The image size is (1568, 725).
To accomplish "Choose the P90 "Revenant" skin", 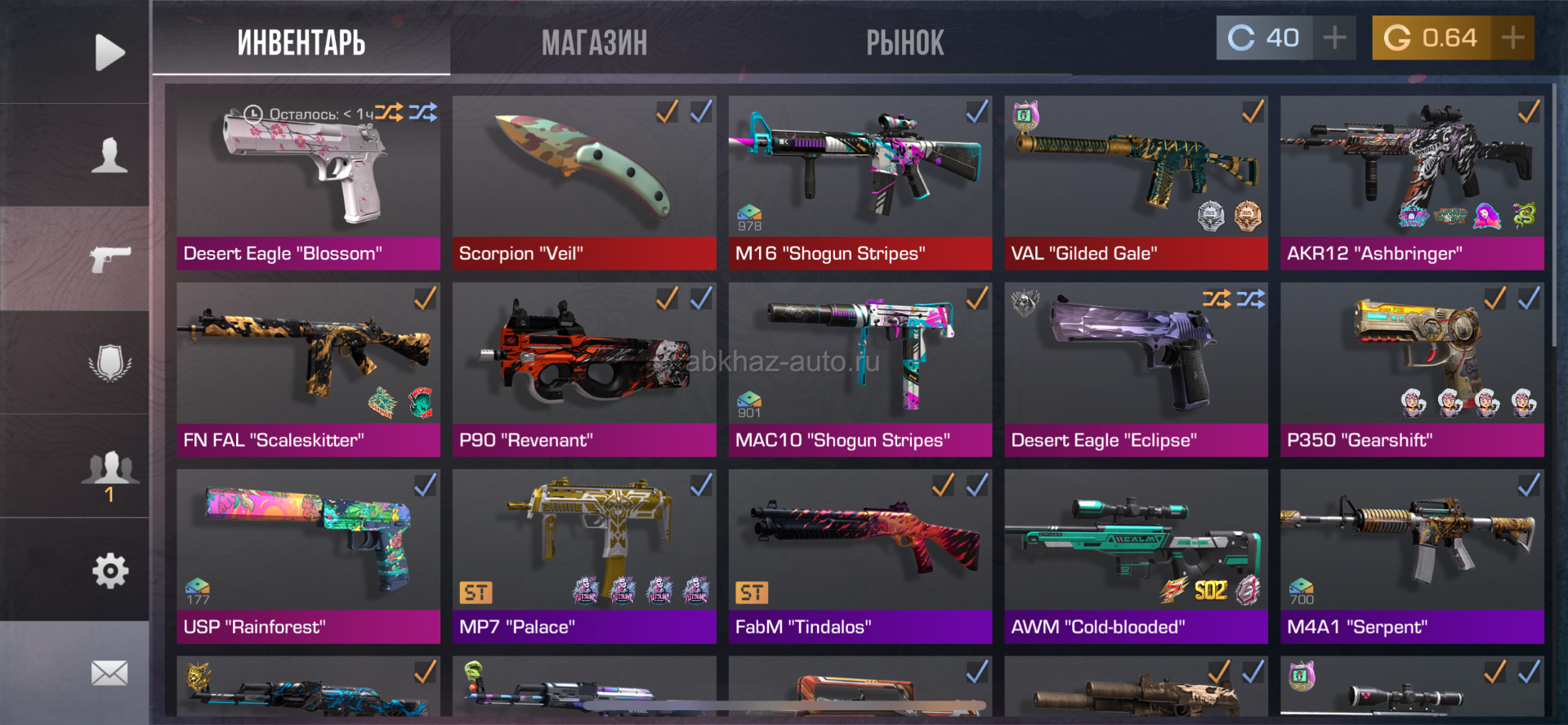I will click(584, 369).
